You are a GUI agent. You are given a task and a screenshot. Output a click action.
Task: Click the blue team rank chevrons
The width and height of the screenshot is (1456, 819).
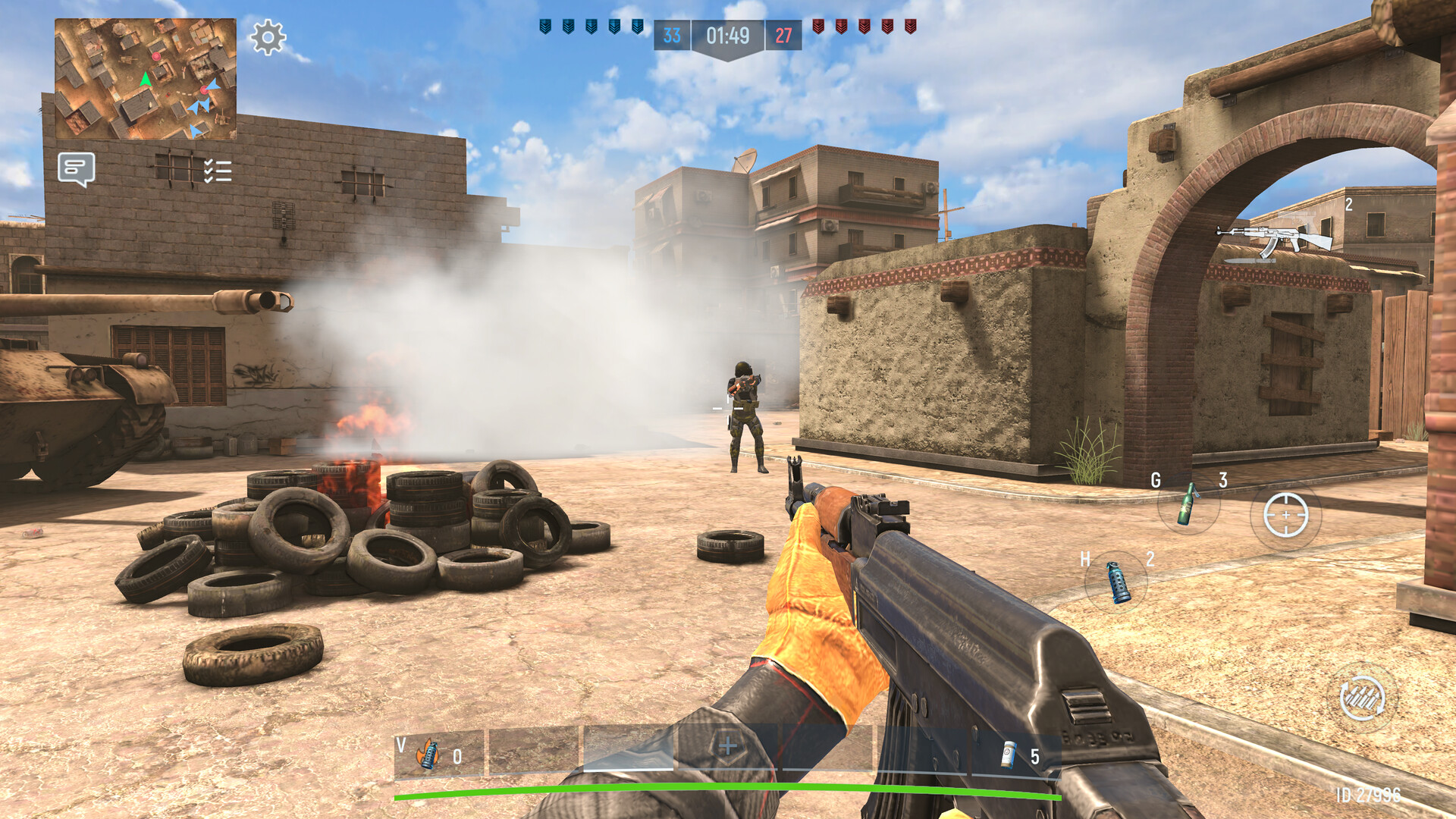(x=590, y=24)
